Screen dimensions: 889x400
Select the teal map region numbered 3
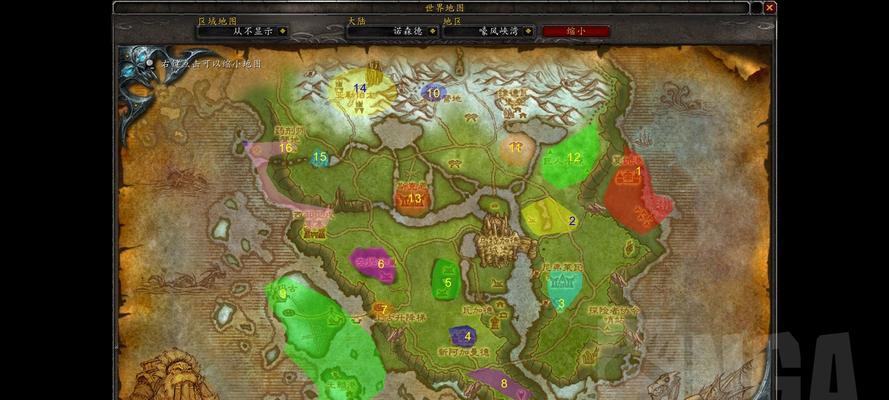[x=560, y=289]
